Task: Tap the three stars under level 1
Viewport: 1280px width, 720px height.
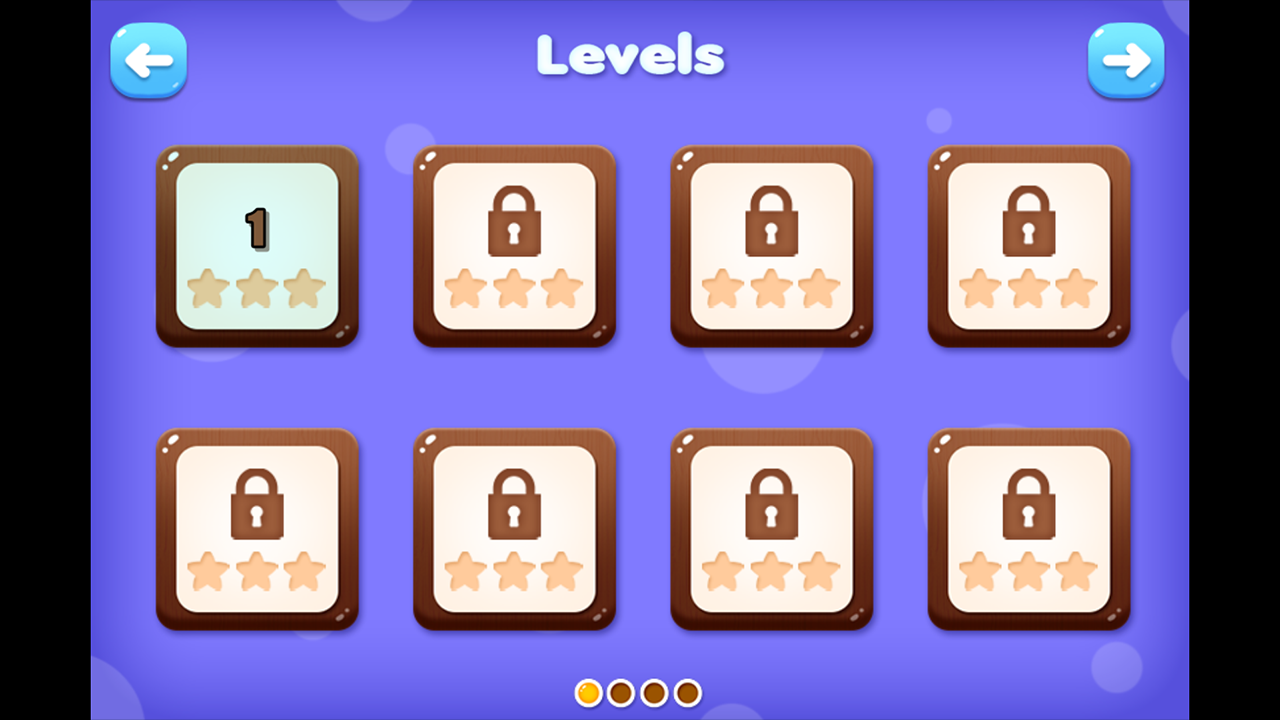Action: point(257,289)
